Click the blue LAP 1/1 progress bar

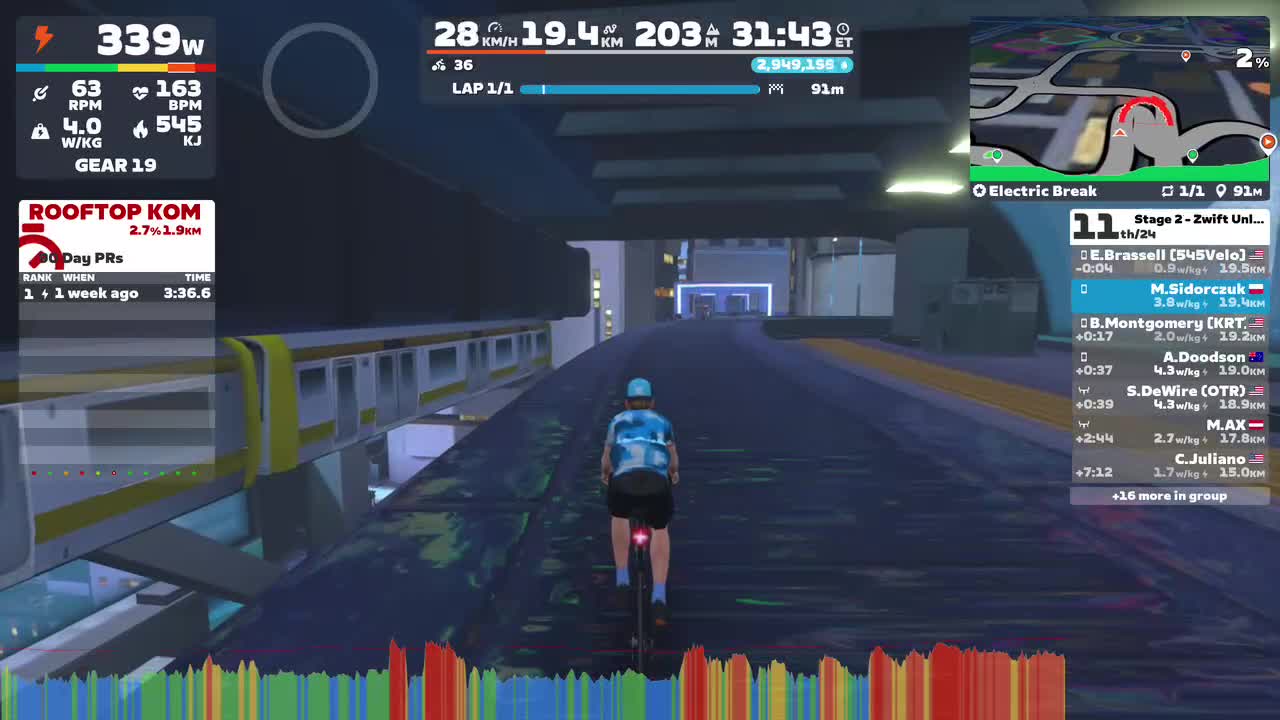click(x=640, y=89)
